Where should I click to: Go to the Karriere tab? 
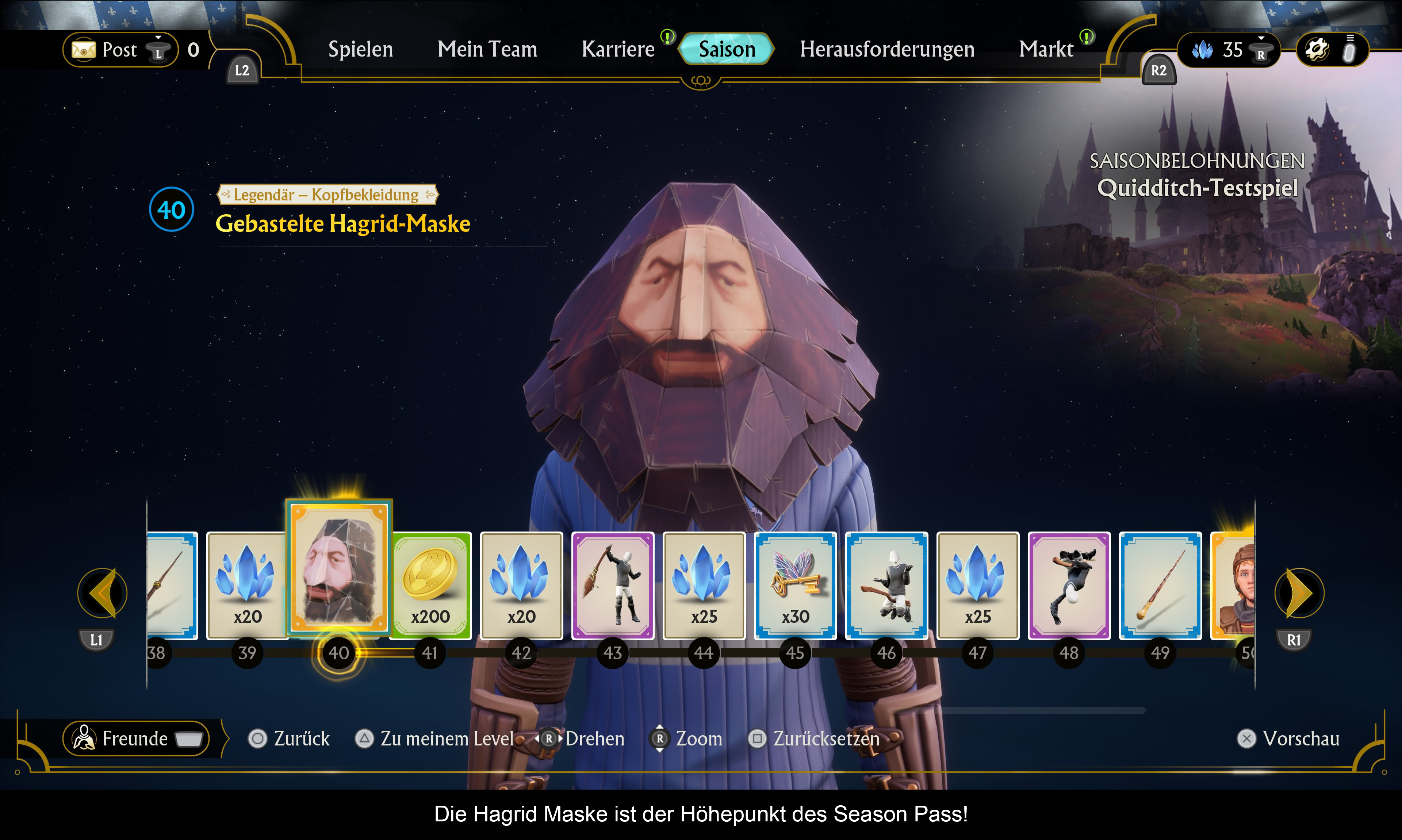pyautogui.click(x=617, y=49)
